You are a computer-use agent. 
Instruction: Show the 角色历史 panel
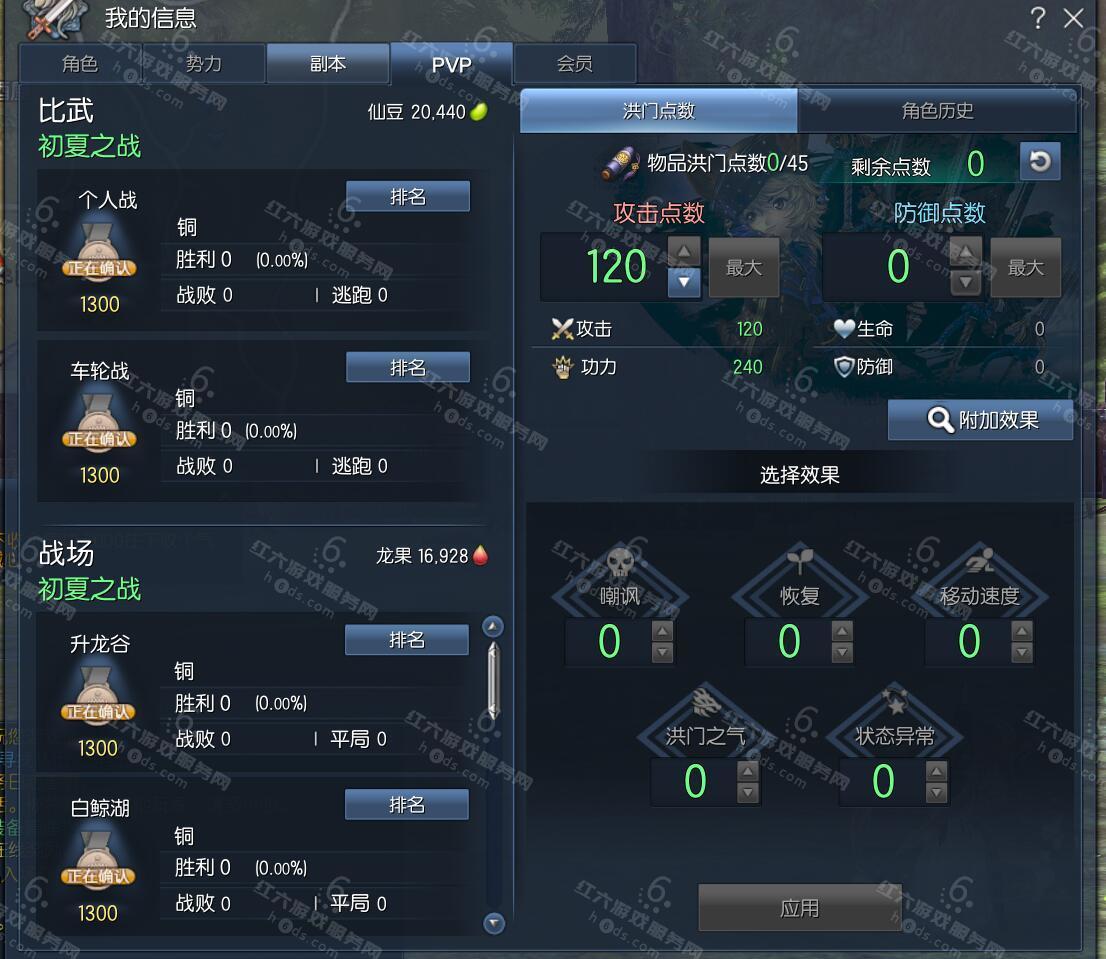pyautogui.click(x=937, y=111)
